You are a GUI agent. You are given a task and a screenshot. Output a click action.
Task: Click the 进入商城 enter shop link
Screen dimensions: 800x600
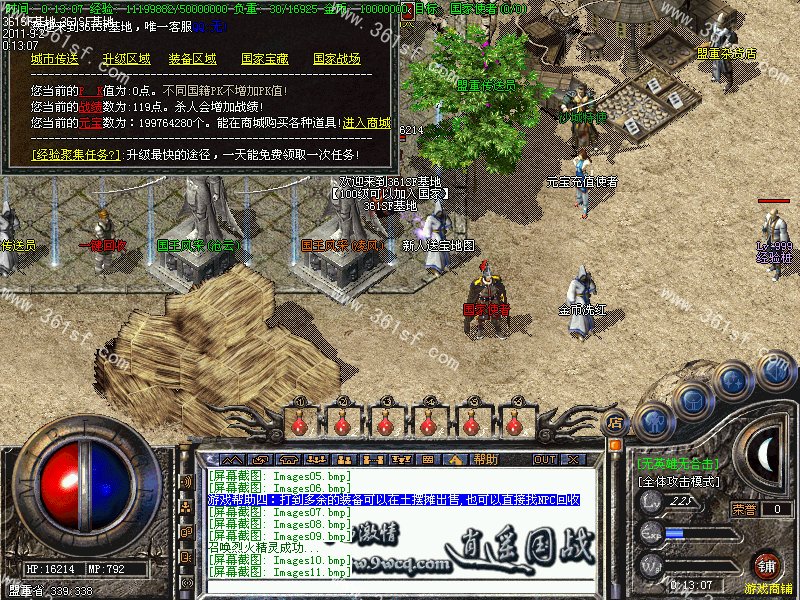(x=366, y=122)
